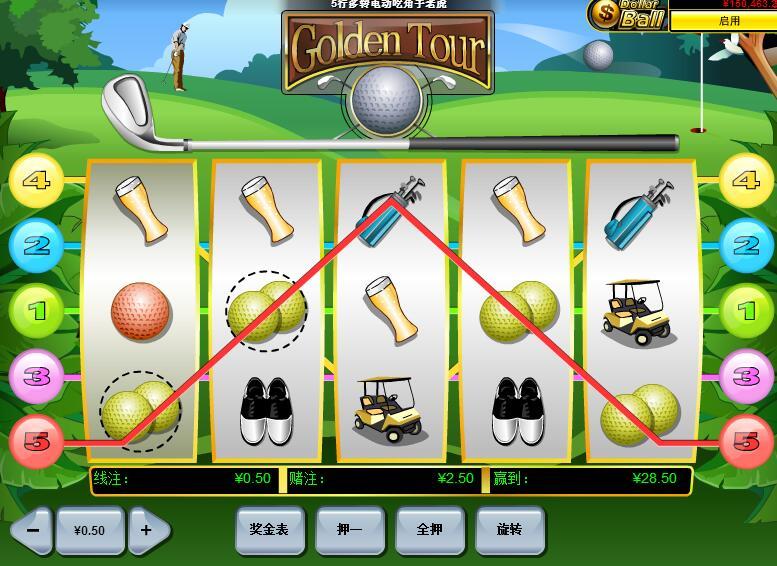The height and width of the screenshot is (566, 777).
Task: Decrease the coin value with the minus button
Action: point(33,530)
